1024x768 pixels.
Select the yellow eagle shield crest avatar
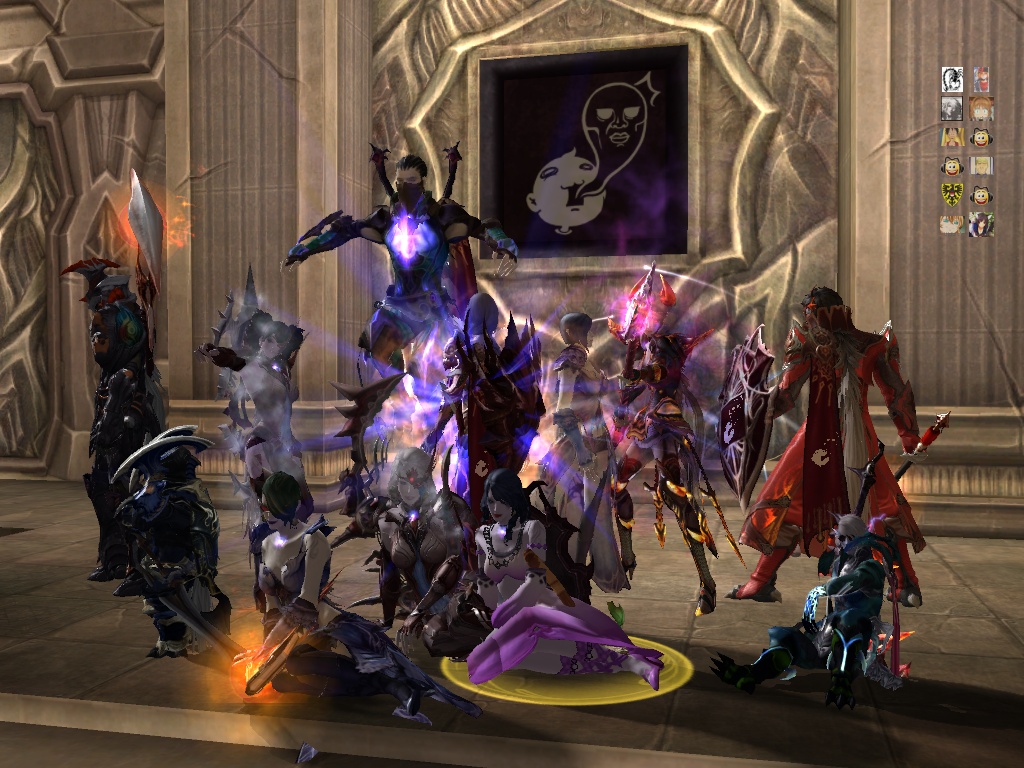coord(952,195)
